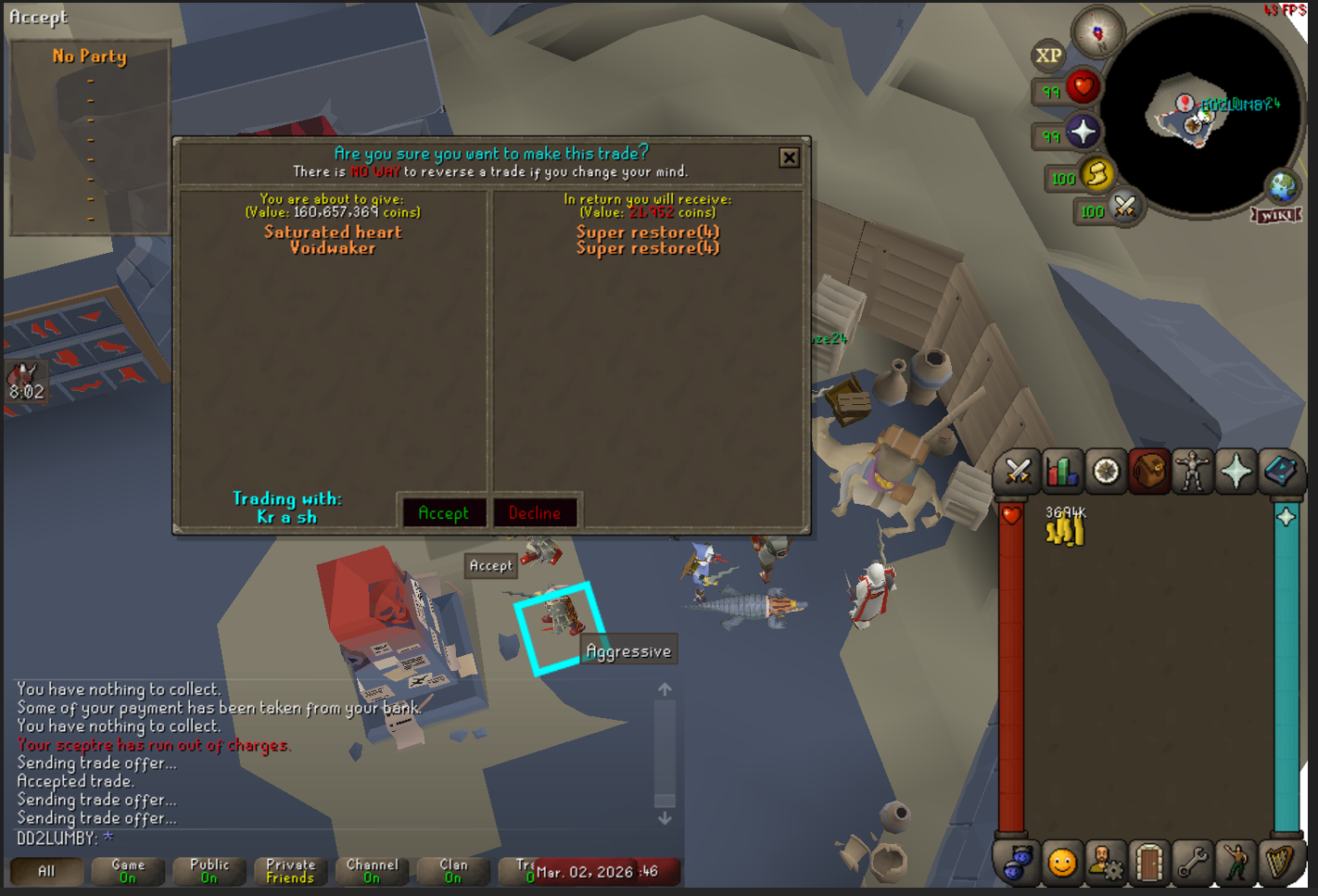1318x896 pixels.
Task: Decline the trade offer
Action: 535,512
